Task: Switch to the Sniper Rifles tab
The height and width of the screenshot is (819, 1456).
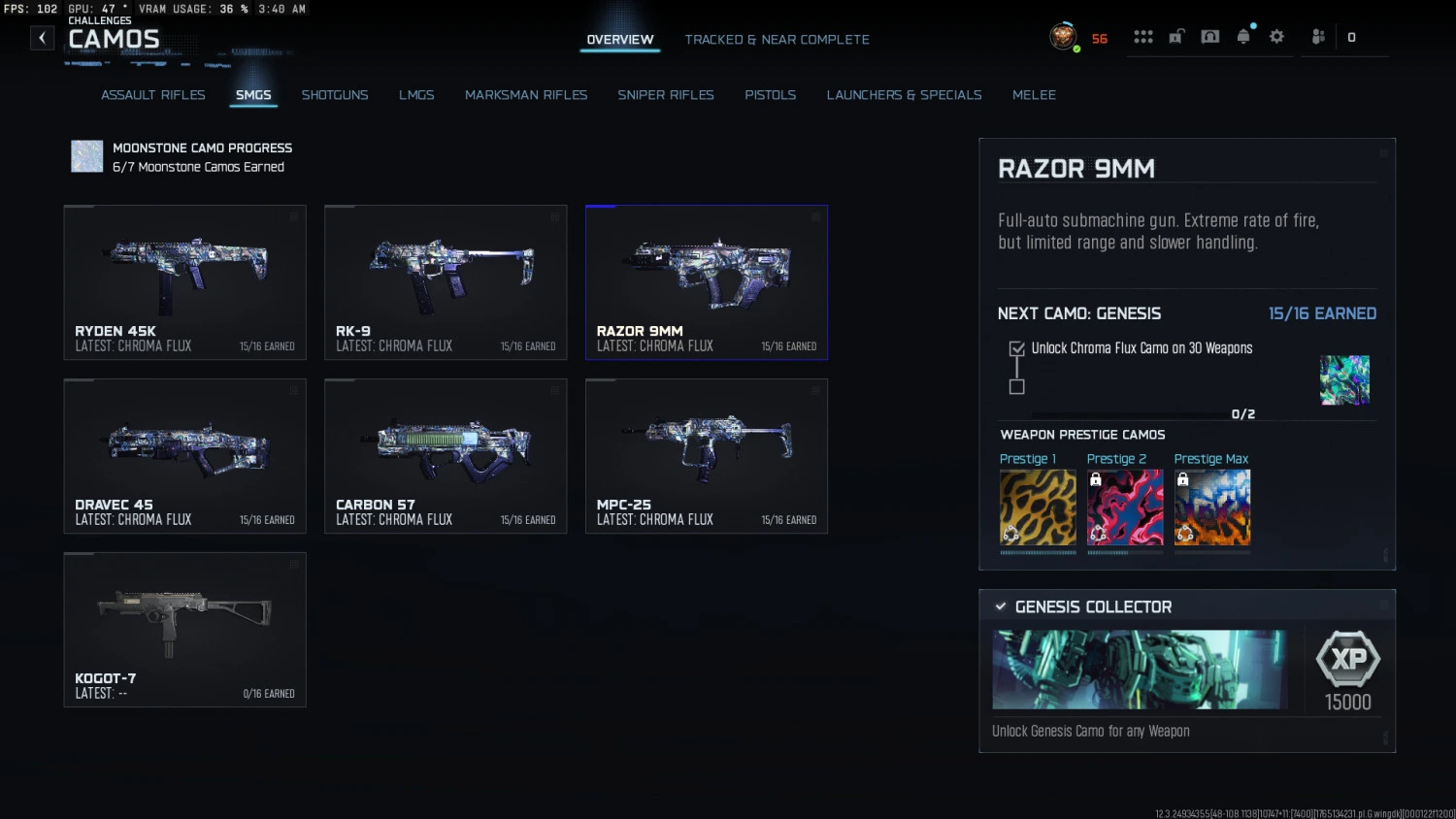Action: coord(666,94)
